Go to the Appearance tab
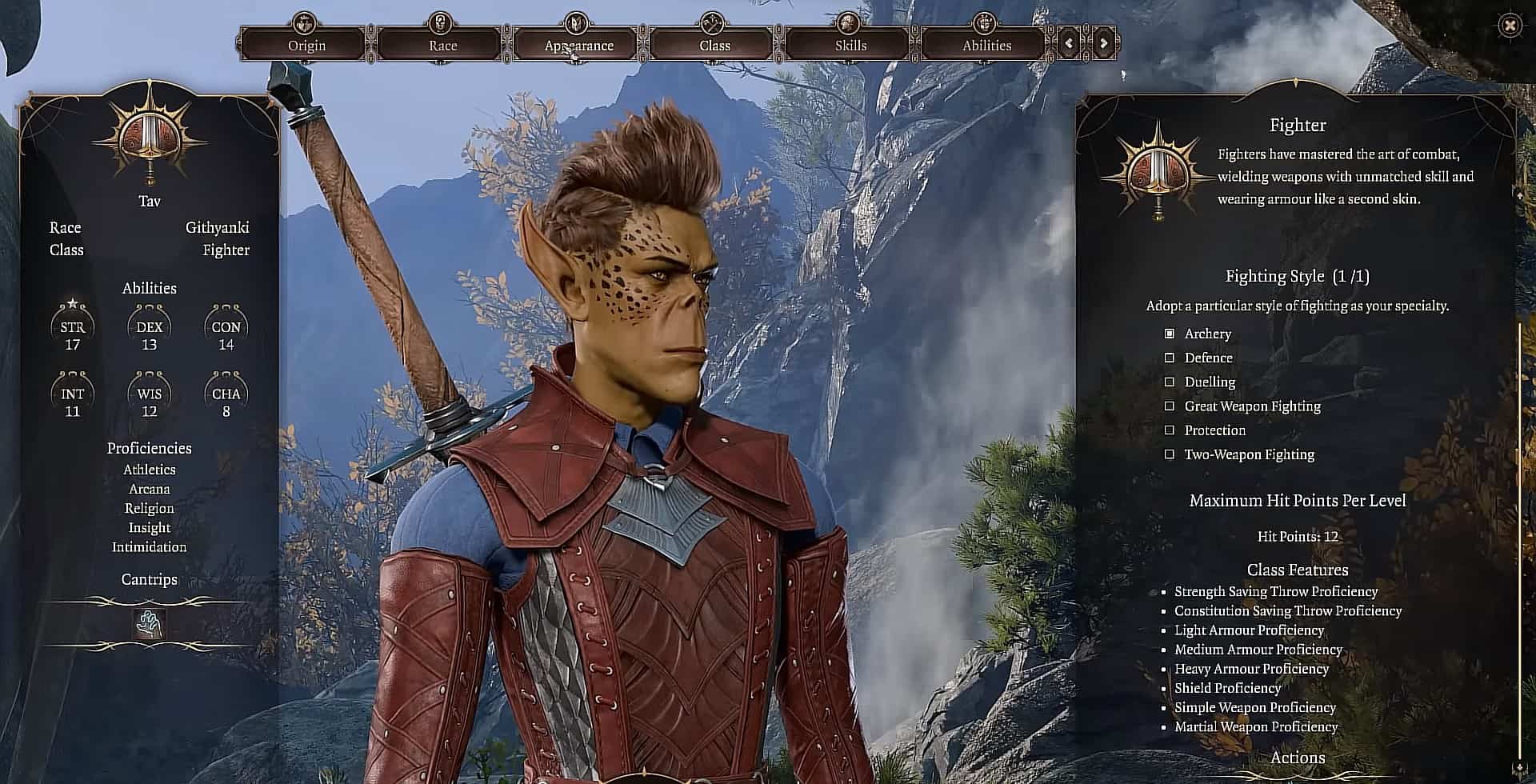 [x=578, y=45]
